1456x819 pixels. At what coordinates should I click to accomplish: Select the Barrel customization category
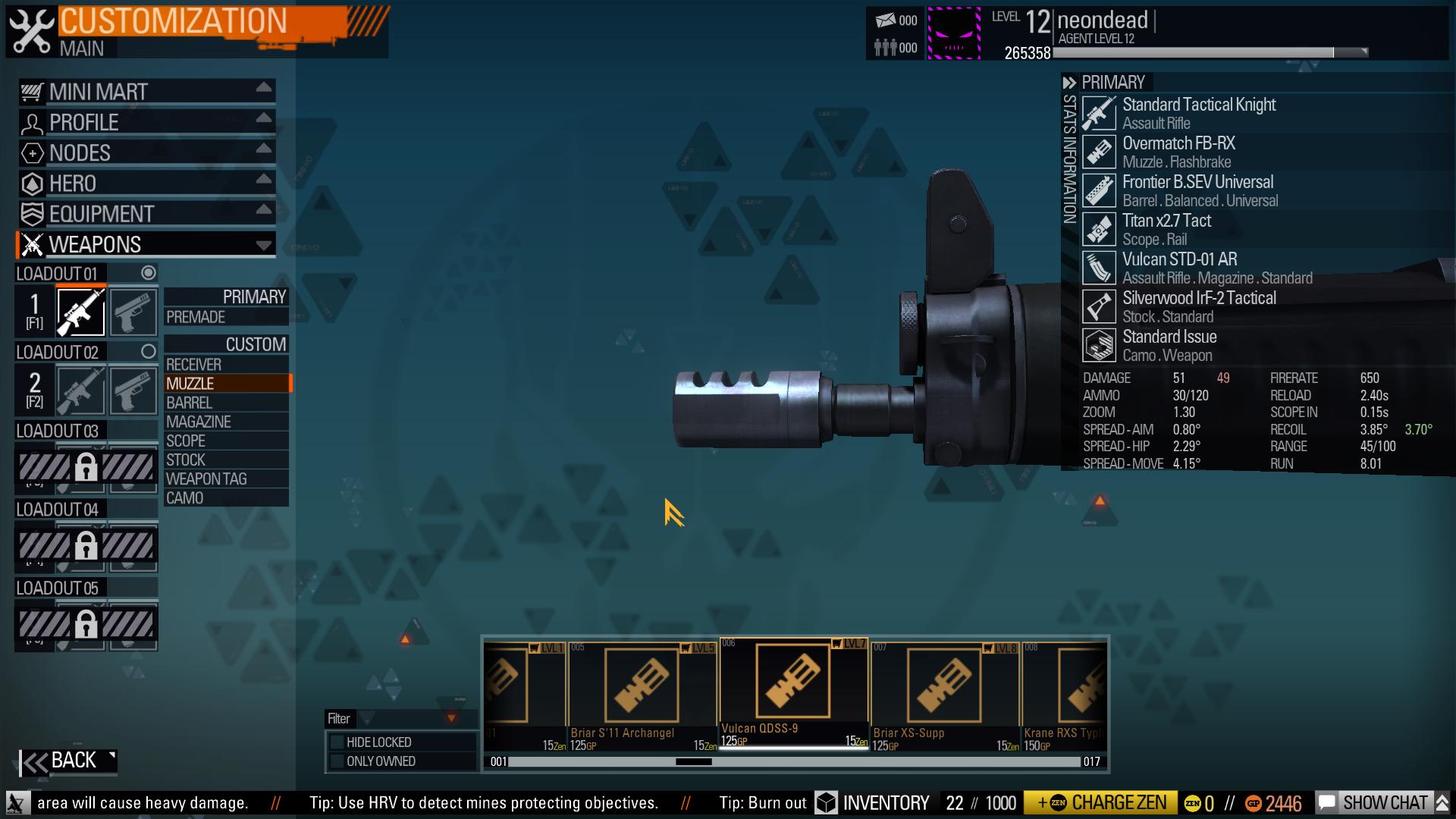coord(226,403)
